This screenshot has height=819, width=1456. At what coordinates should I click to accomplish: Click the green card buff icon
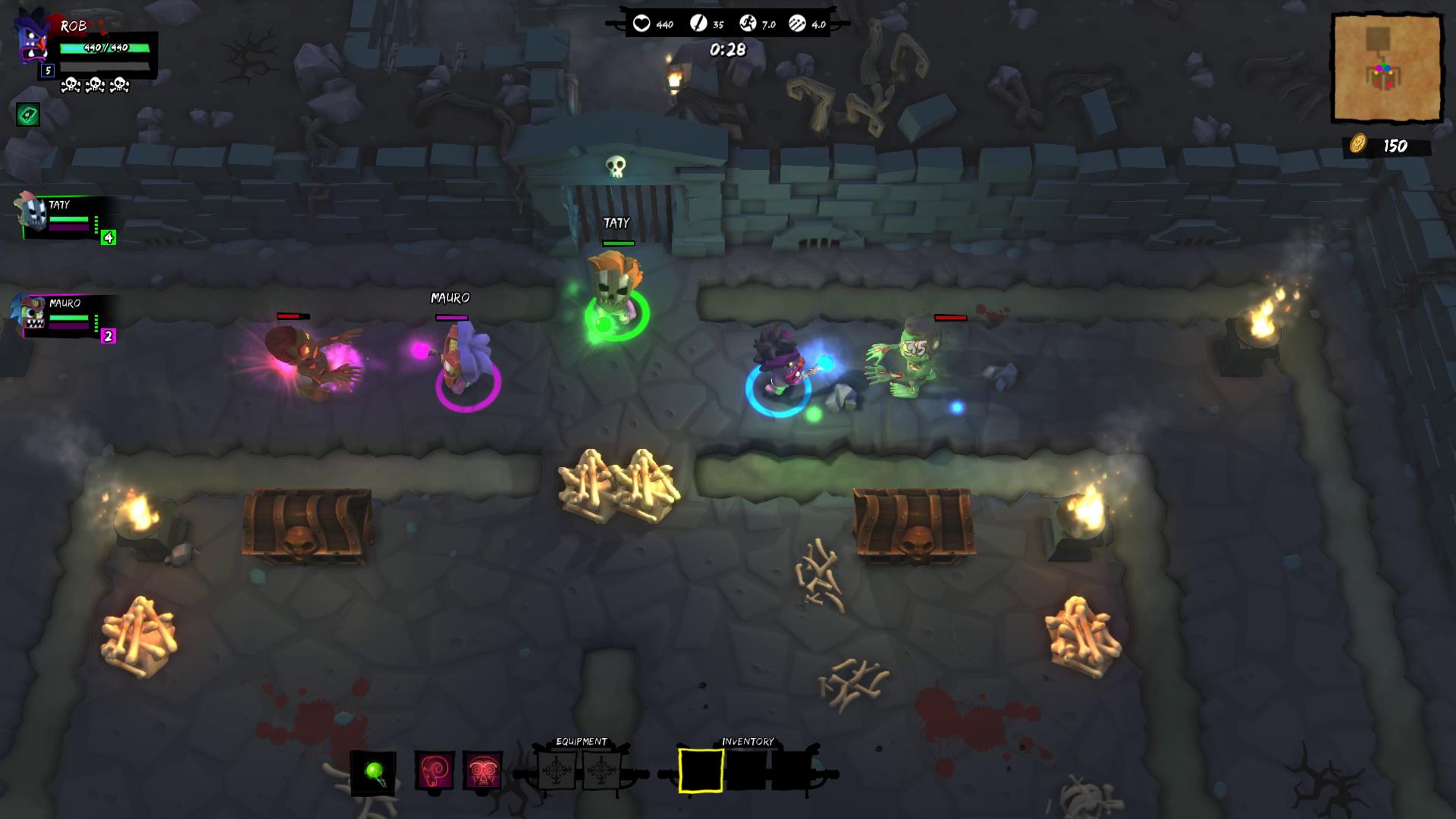pos(28,115)
